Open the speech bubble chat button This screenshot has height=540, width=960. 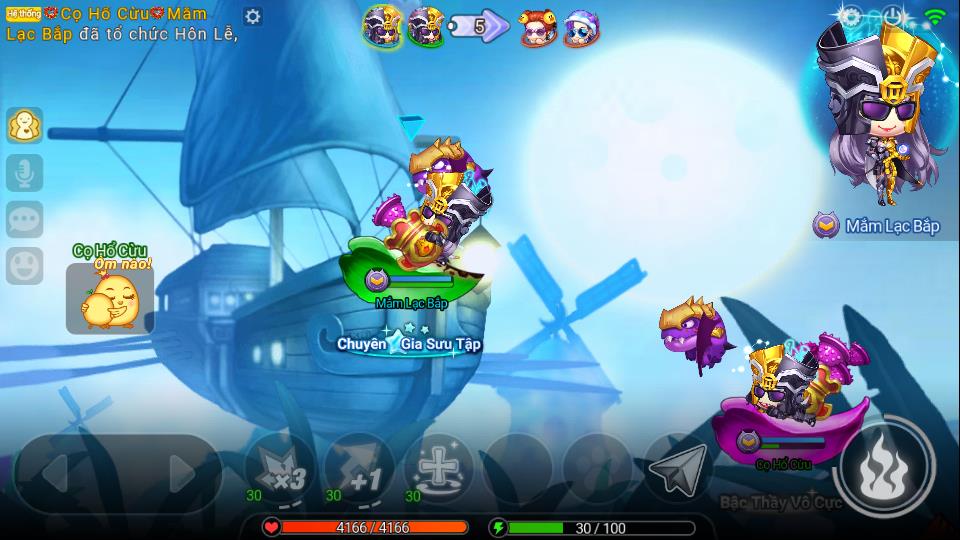(24, 219)
